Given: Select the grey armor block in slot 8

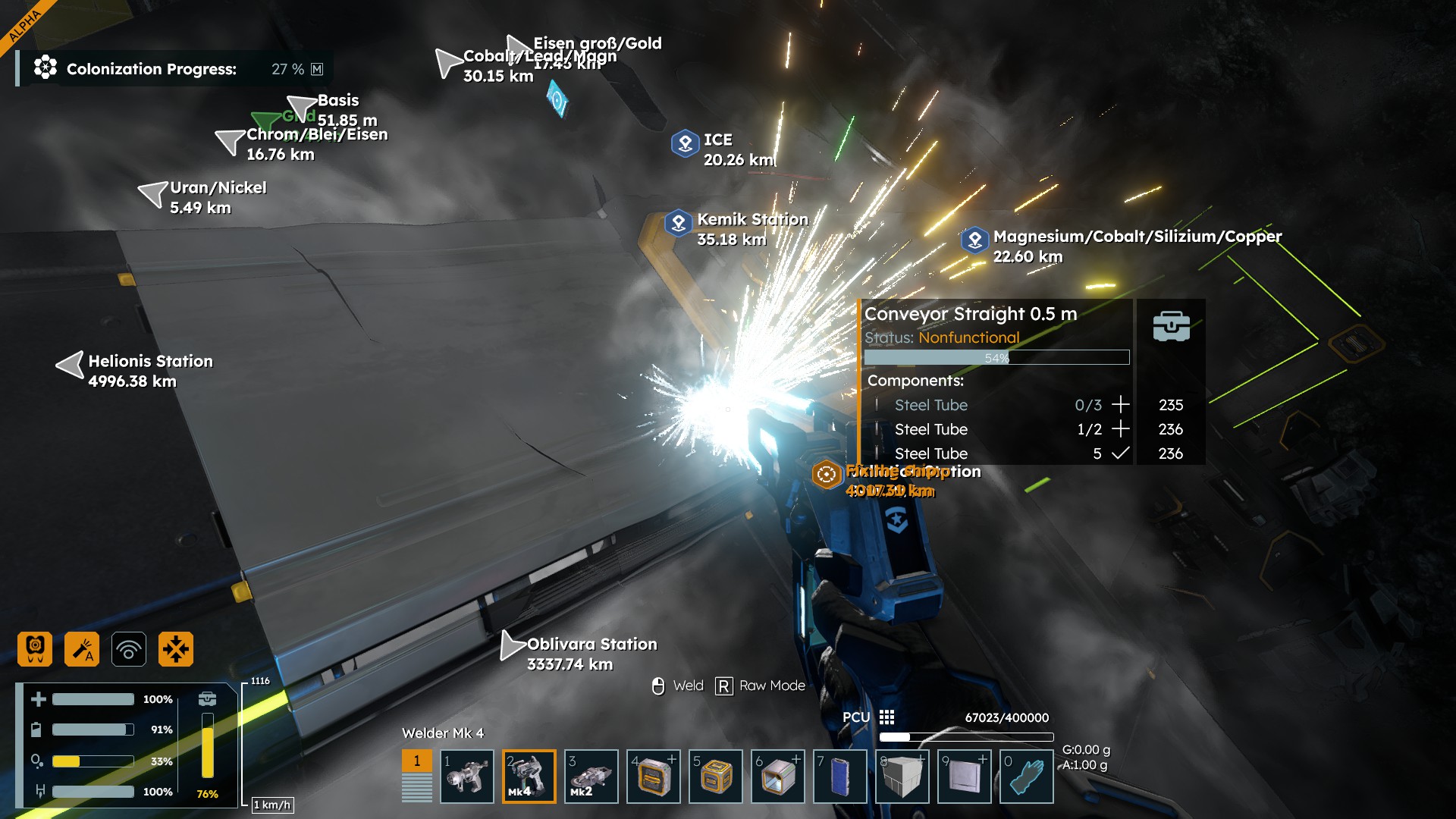Looking at the screenshot, I should 902,776.
